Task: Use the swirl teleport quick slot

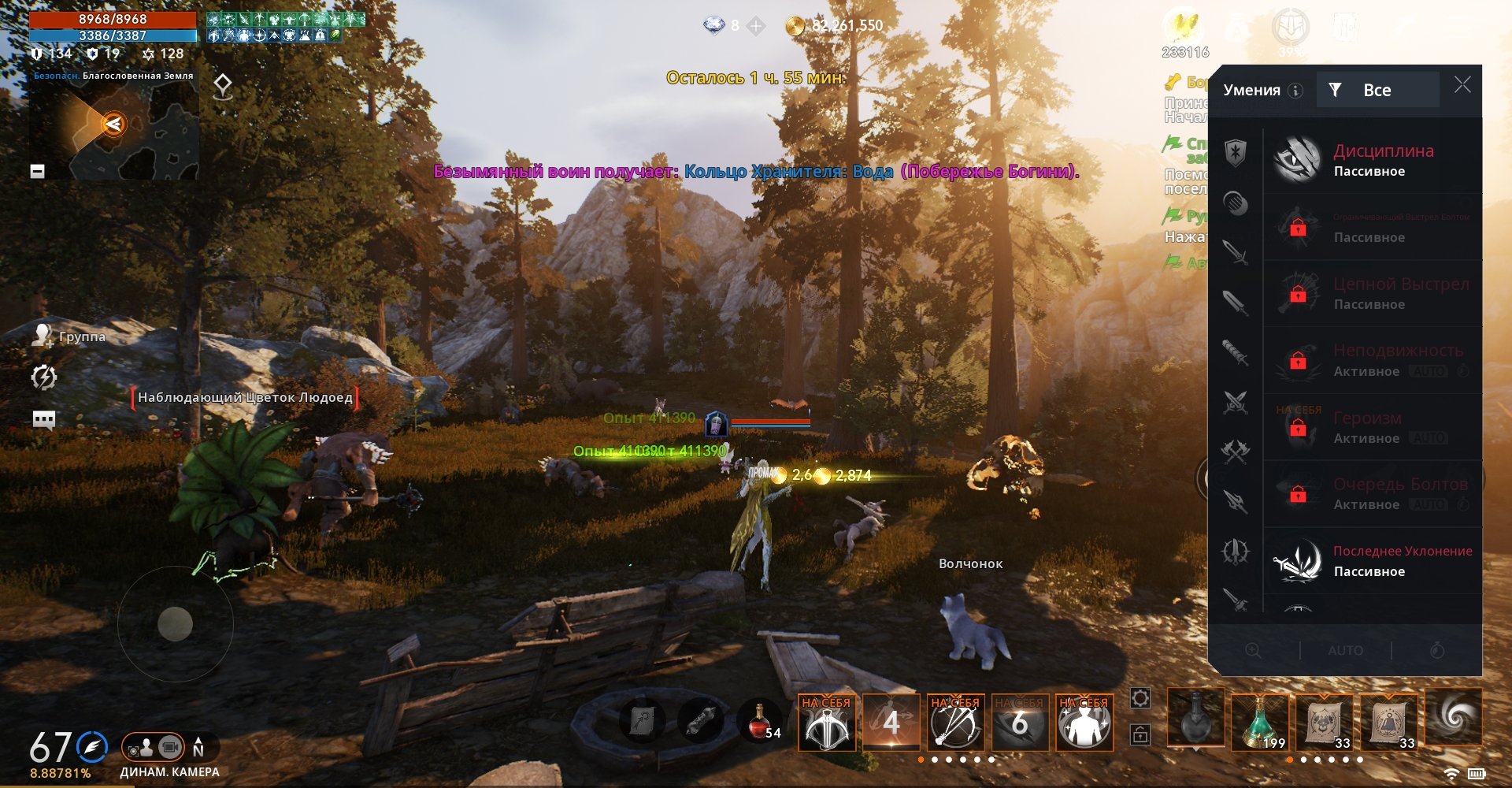Action: click(1454, 716)
